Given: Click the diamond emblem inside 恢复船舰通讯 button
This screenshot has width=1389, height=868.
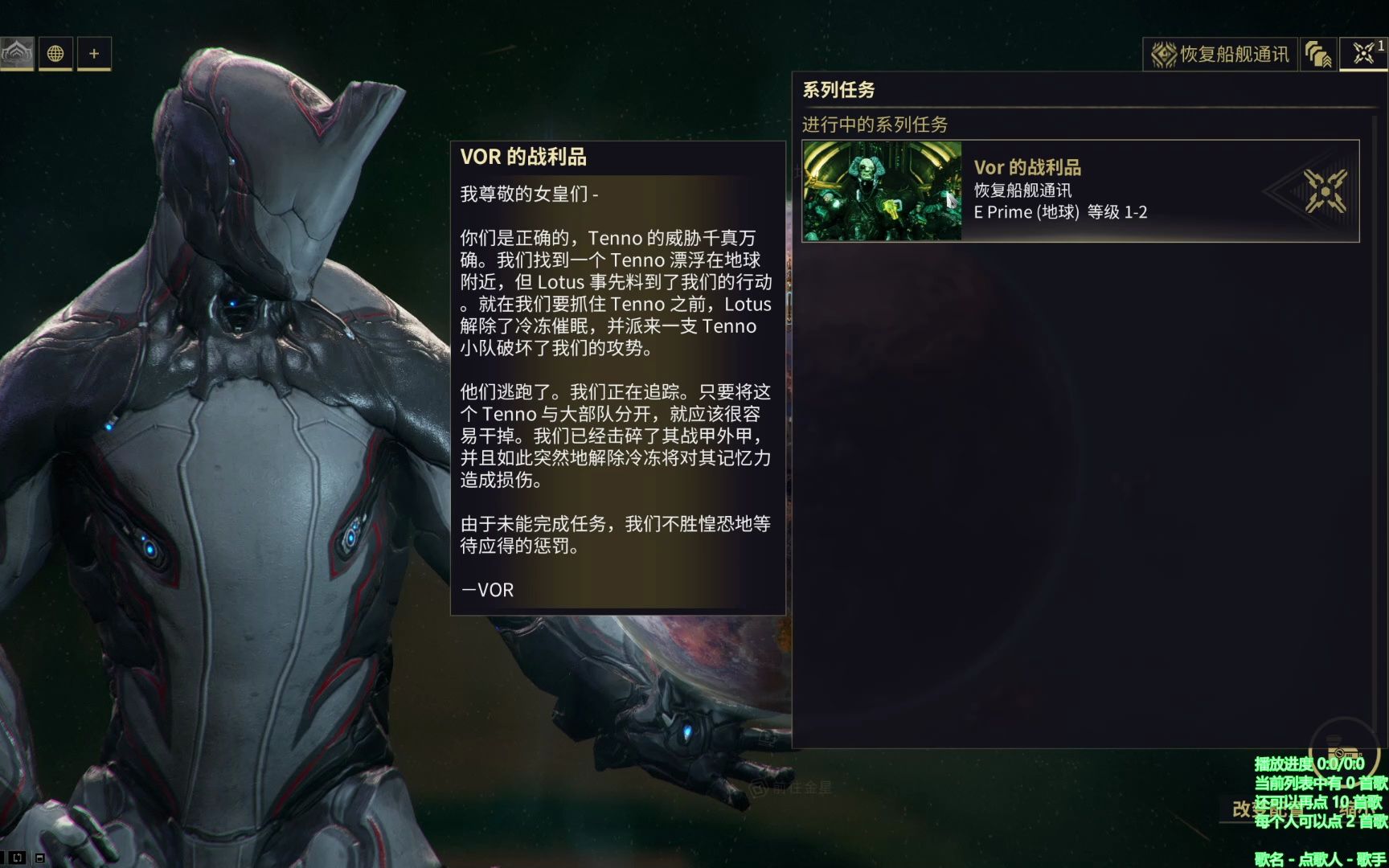Looking at the screenshot, I should [1162, 54].
